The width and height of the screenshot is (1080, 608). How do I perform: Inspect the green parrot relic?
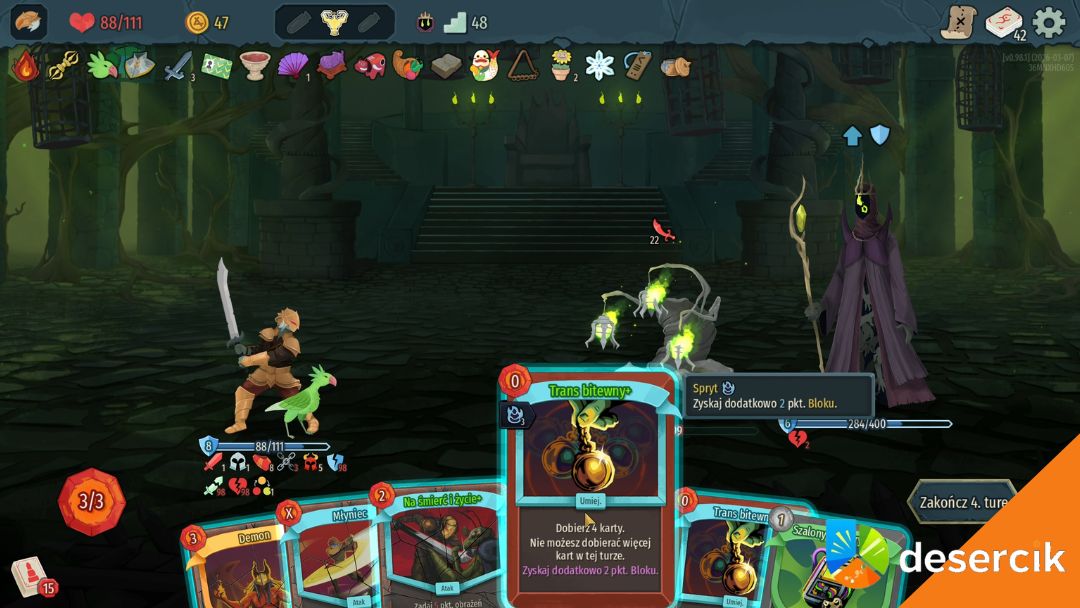(x=101, y=66)
